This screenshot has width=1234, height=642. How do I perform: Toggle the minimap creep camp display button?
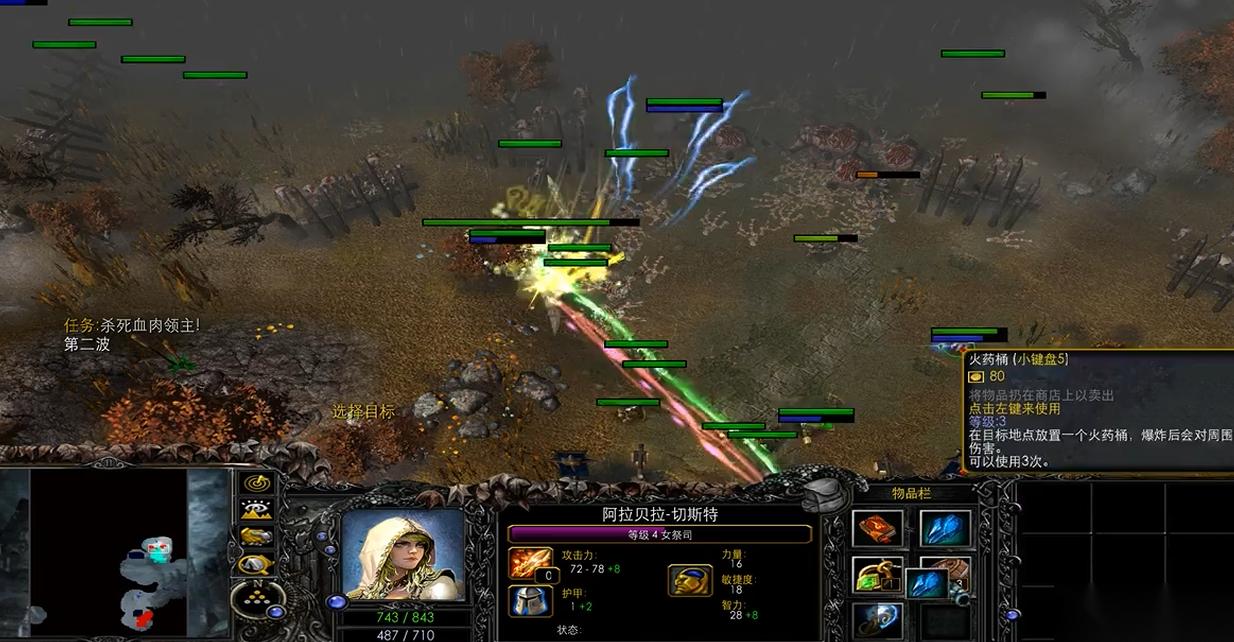[258, 564]
